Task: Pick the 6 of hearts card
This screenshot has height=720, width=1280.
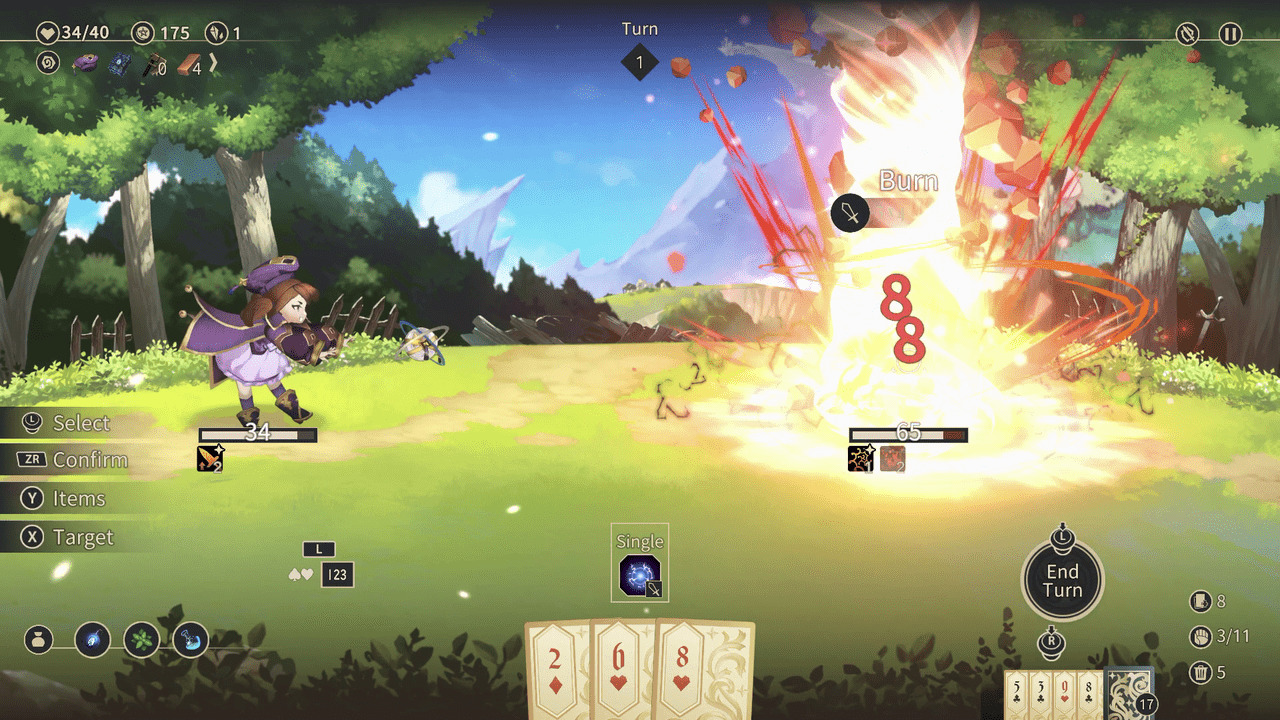Action: [x=622, y=665]
